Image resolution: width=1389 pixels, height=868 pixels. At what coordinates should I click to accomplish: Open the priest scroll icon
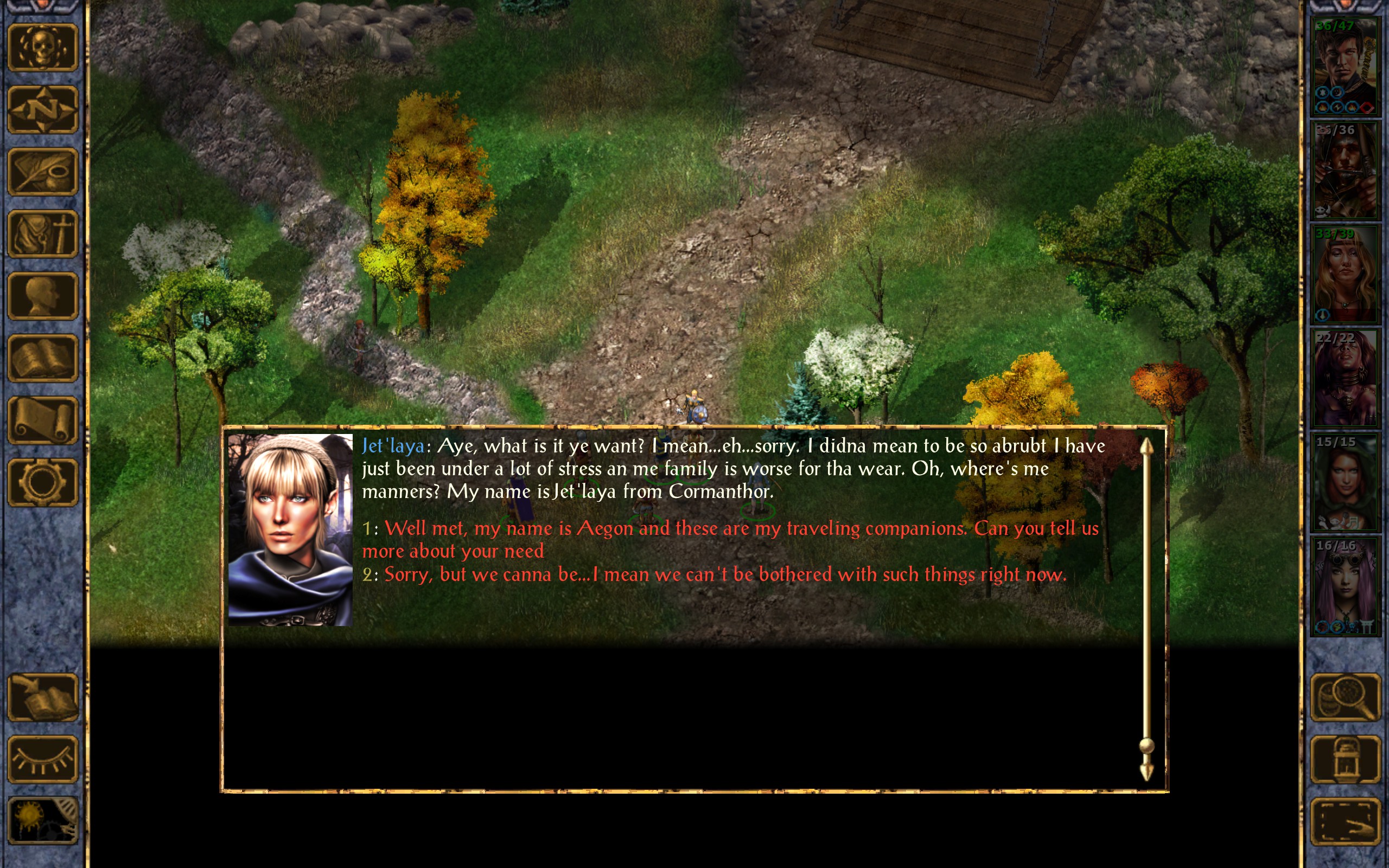click(x=43, y=420)
